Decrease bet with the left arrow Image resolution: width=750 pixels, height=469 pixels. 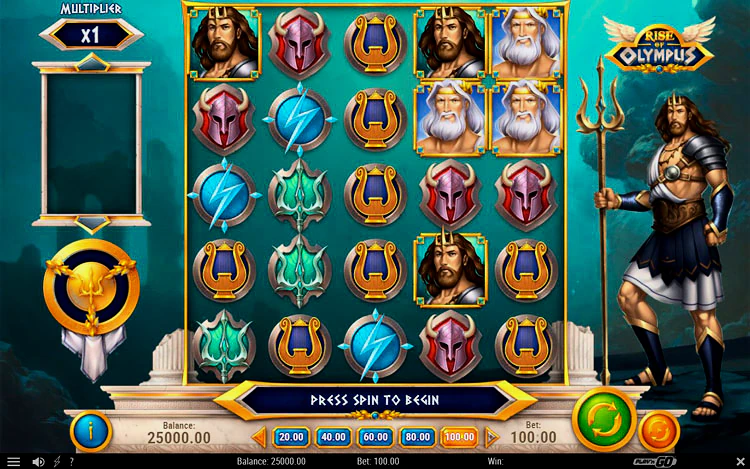coord(258,437)
